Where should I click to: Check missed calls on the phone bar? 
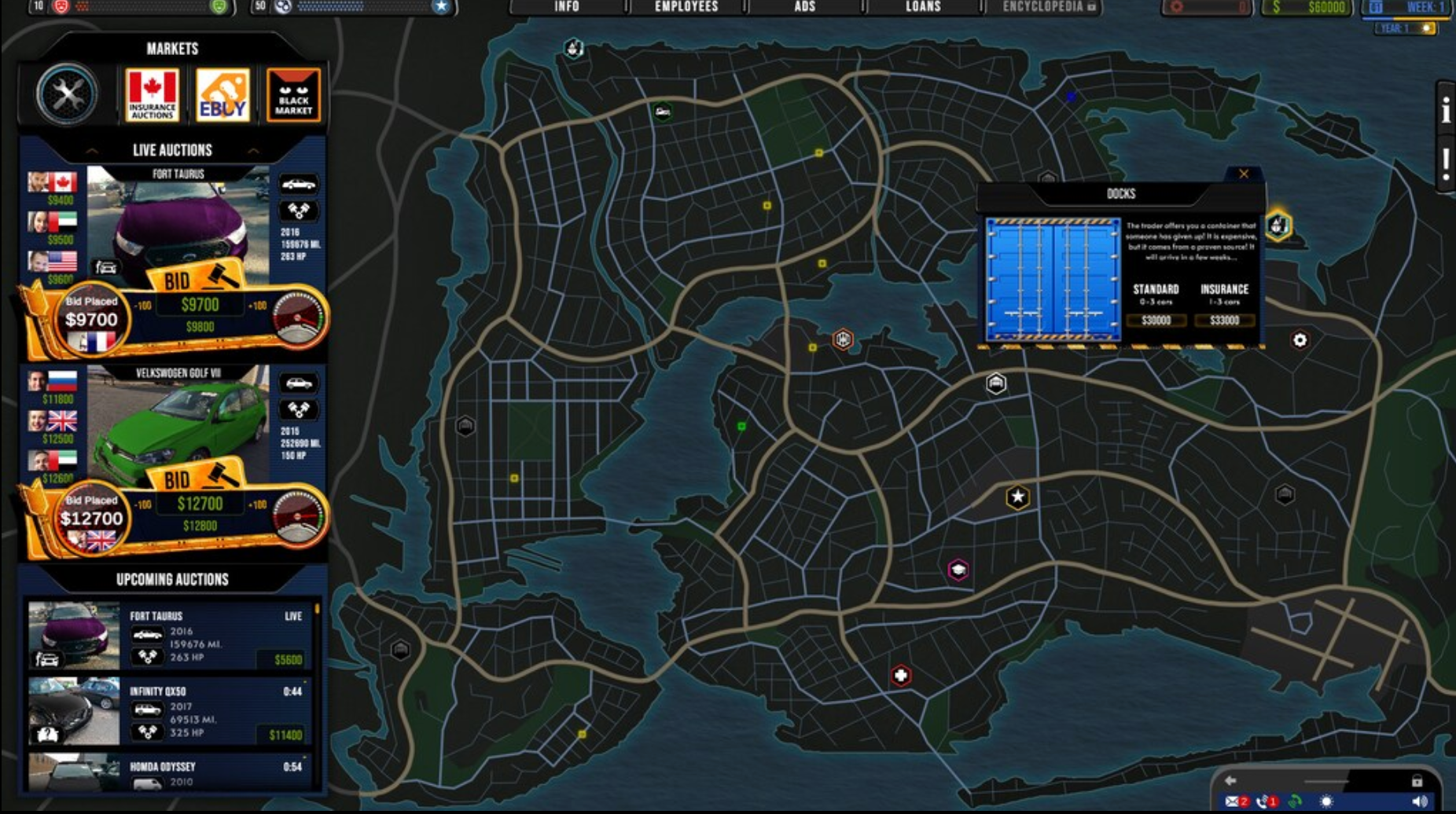point(1262,801)
